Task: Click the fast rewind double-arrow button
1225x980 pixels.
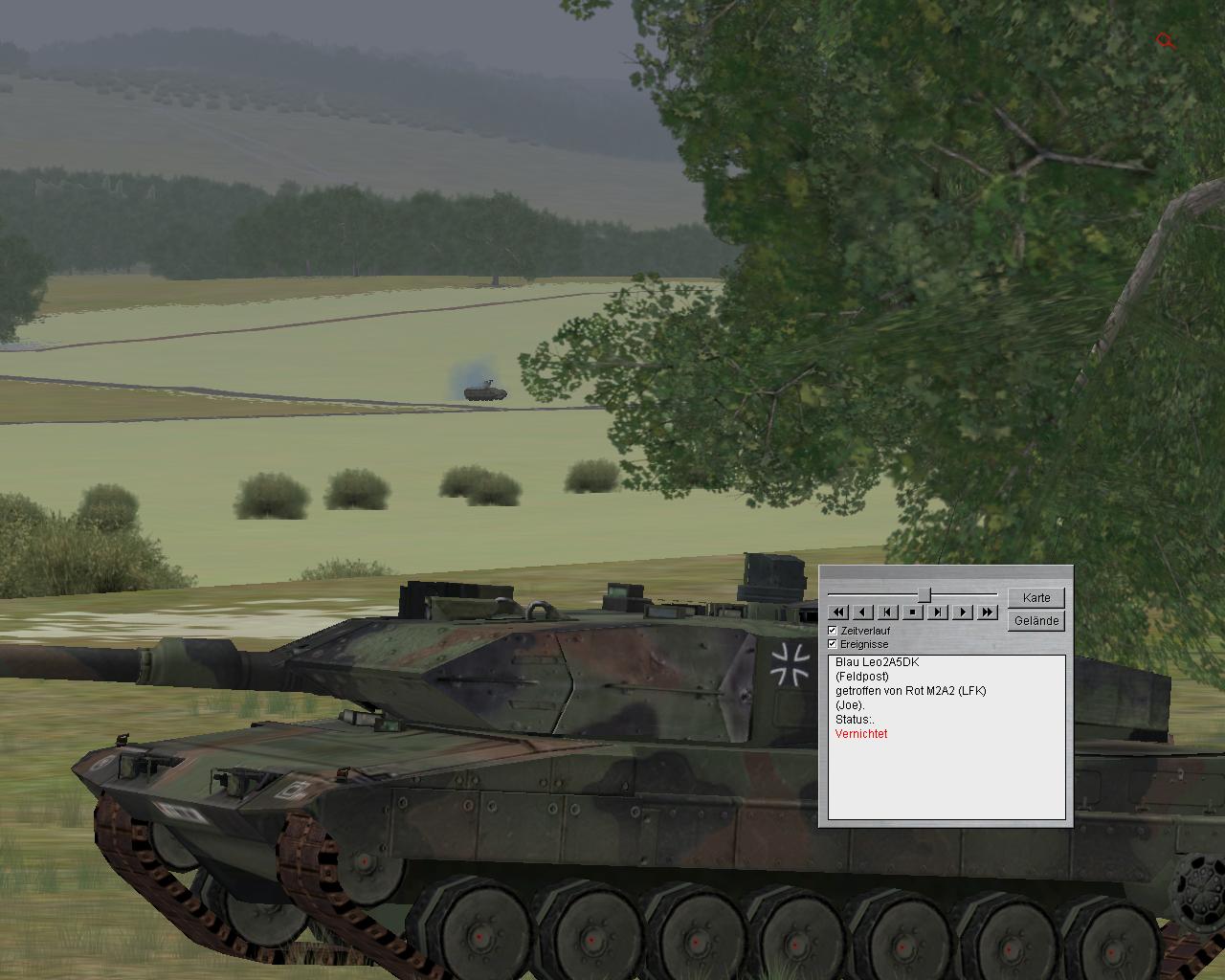Action: coord(838,612)
